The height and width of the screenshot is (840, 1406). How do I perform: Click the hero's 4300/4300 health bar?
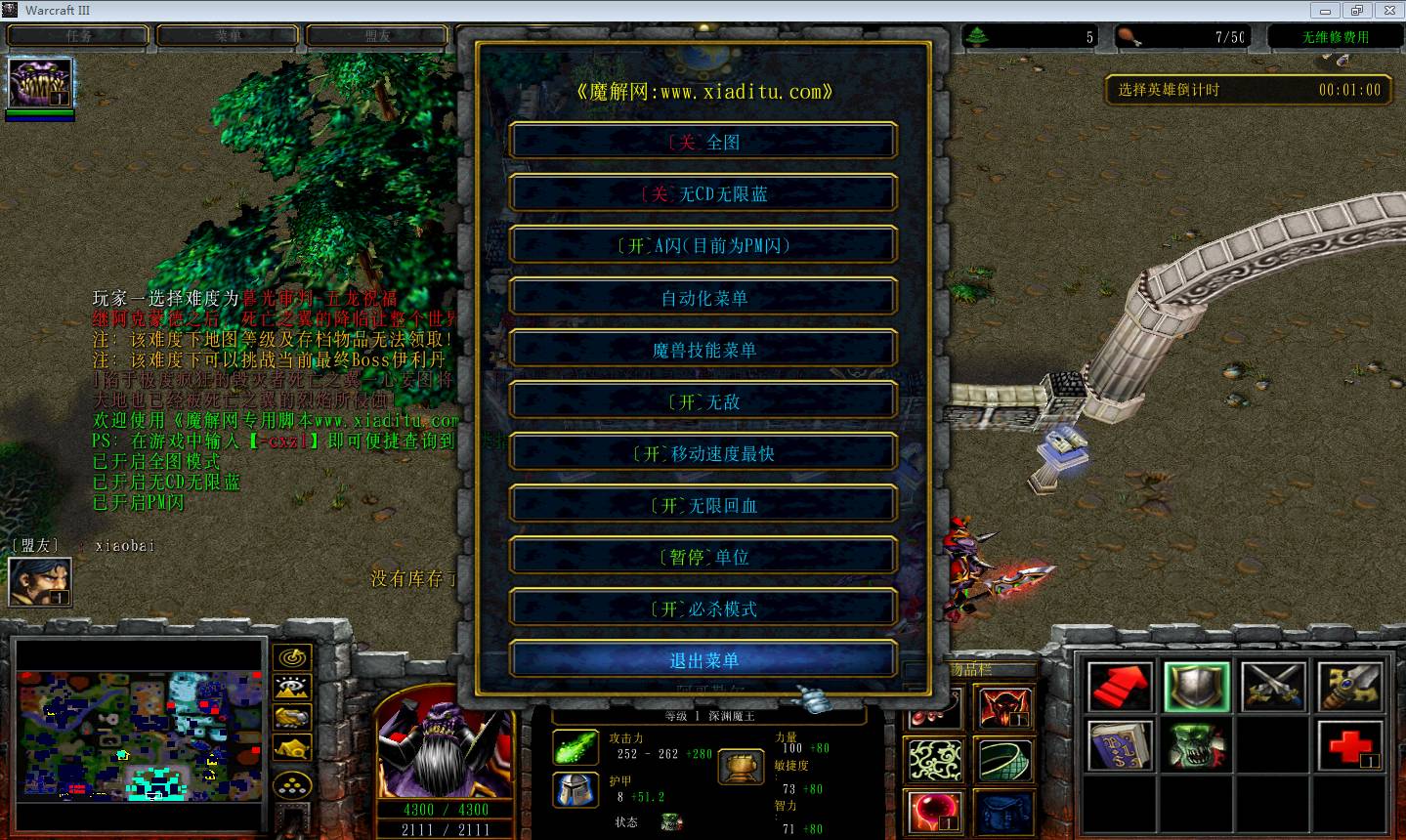point(446,809)
